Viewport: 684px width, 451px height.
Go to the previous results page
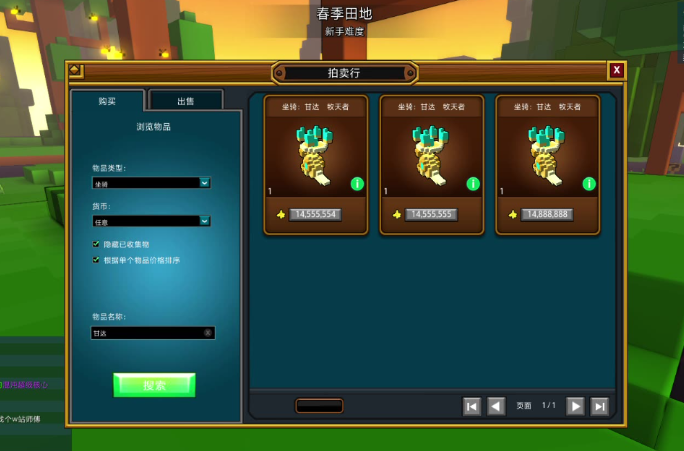[496, 406]
